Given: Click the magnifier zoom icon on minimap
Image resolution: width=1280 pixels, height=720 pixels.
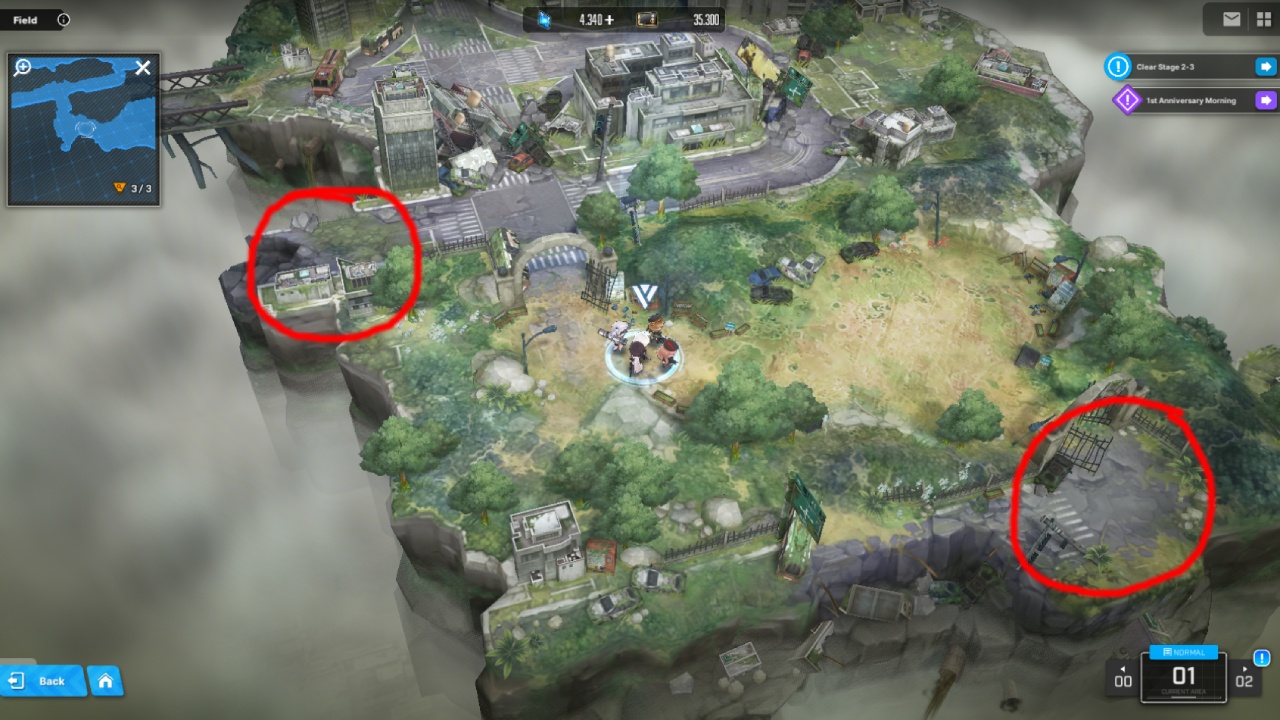Looking at the screenshot, I should pos(21,69).
